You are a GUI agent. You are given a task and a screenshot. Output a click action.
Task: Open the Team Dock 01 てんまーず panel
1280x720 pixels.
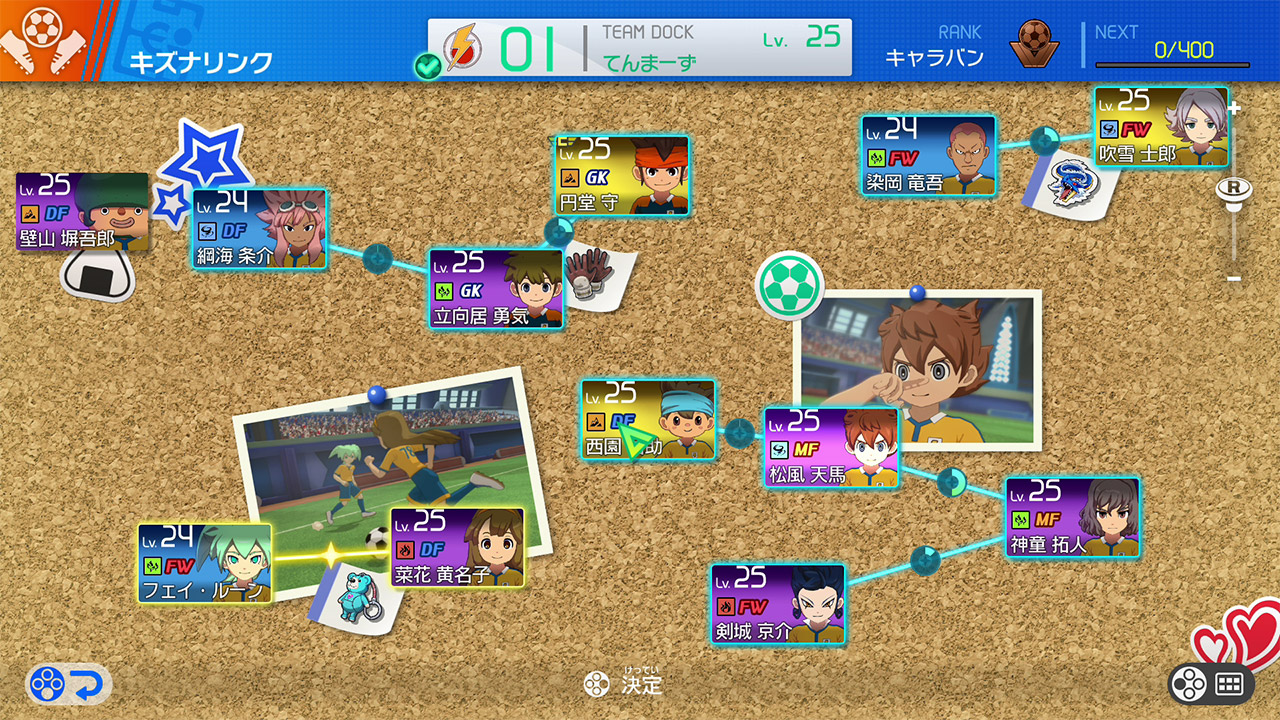point(640,47)
